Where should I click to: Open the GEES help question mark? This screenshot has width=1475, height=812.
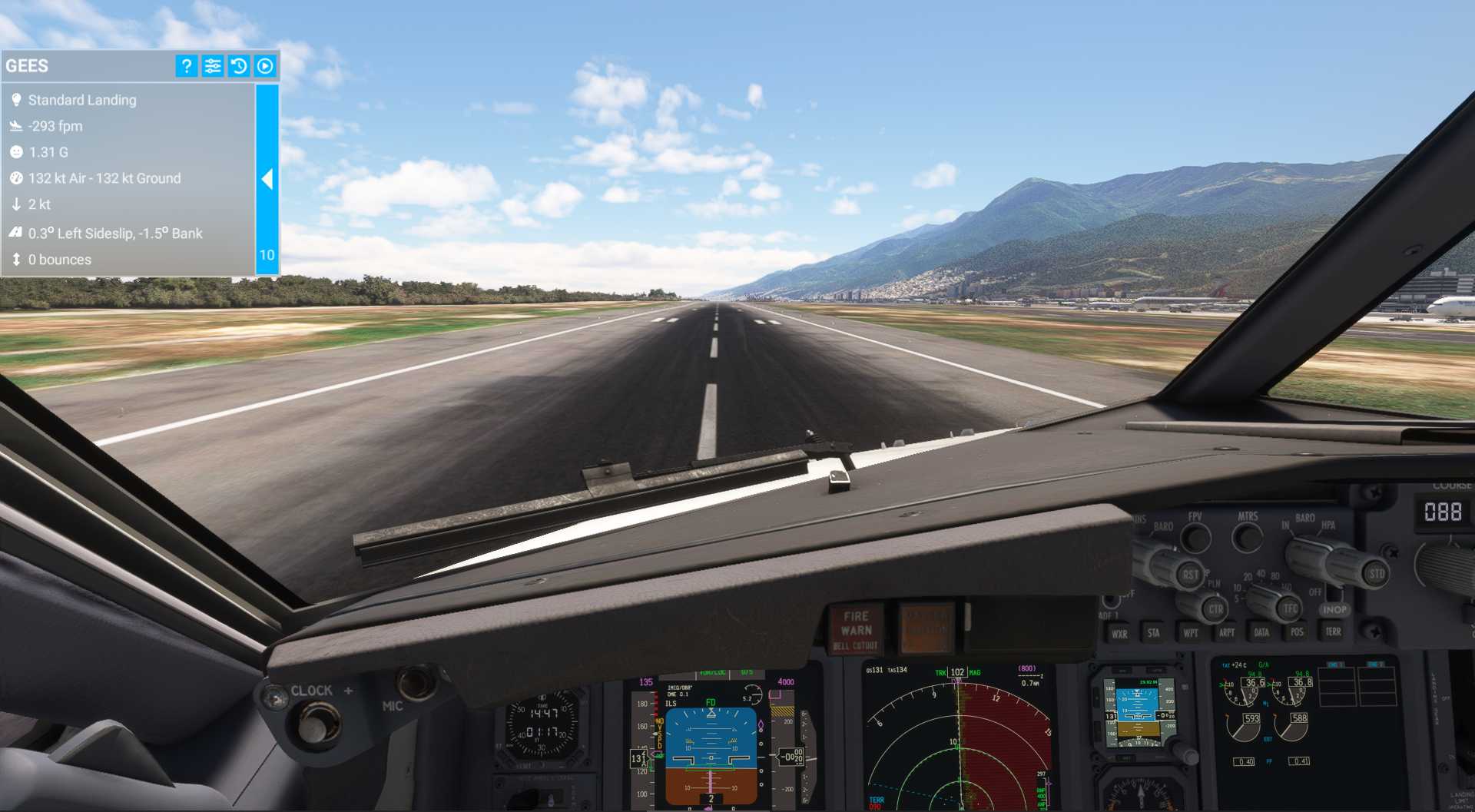coord(187,66)
